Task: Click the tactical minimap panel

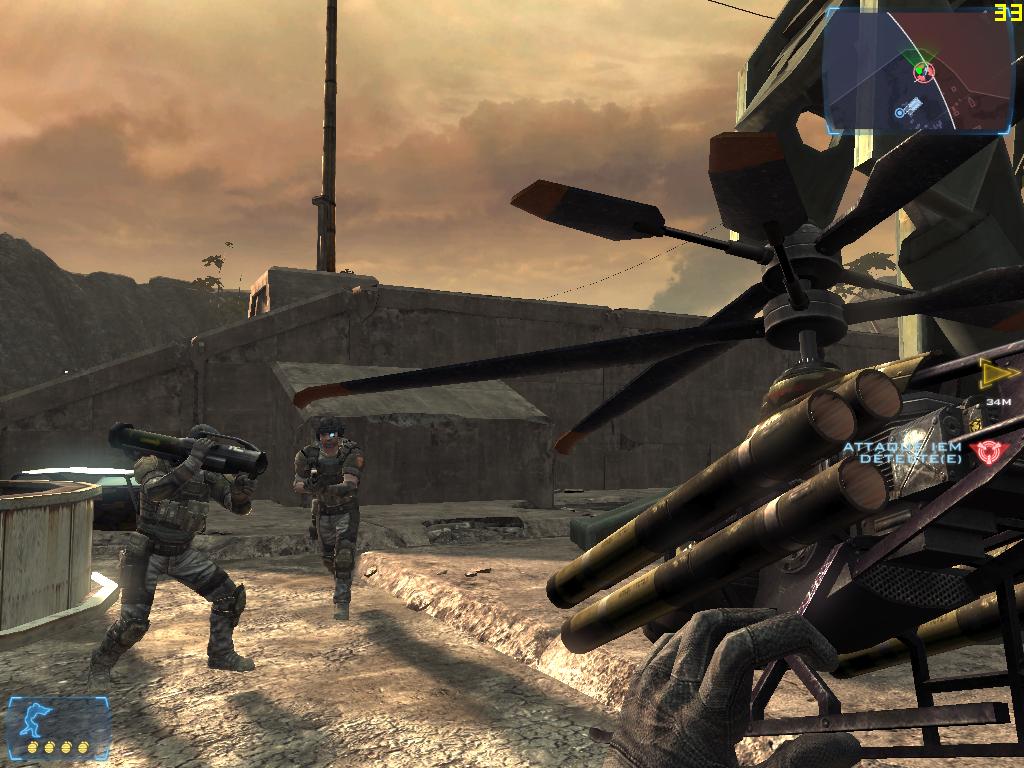Action: (x=919, y=70)
